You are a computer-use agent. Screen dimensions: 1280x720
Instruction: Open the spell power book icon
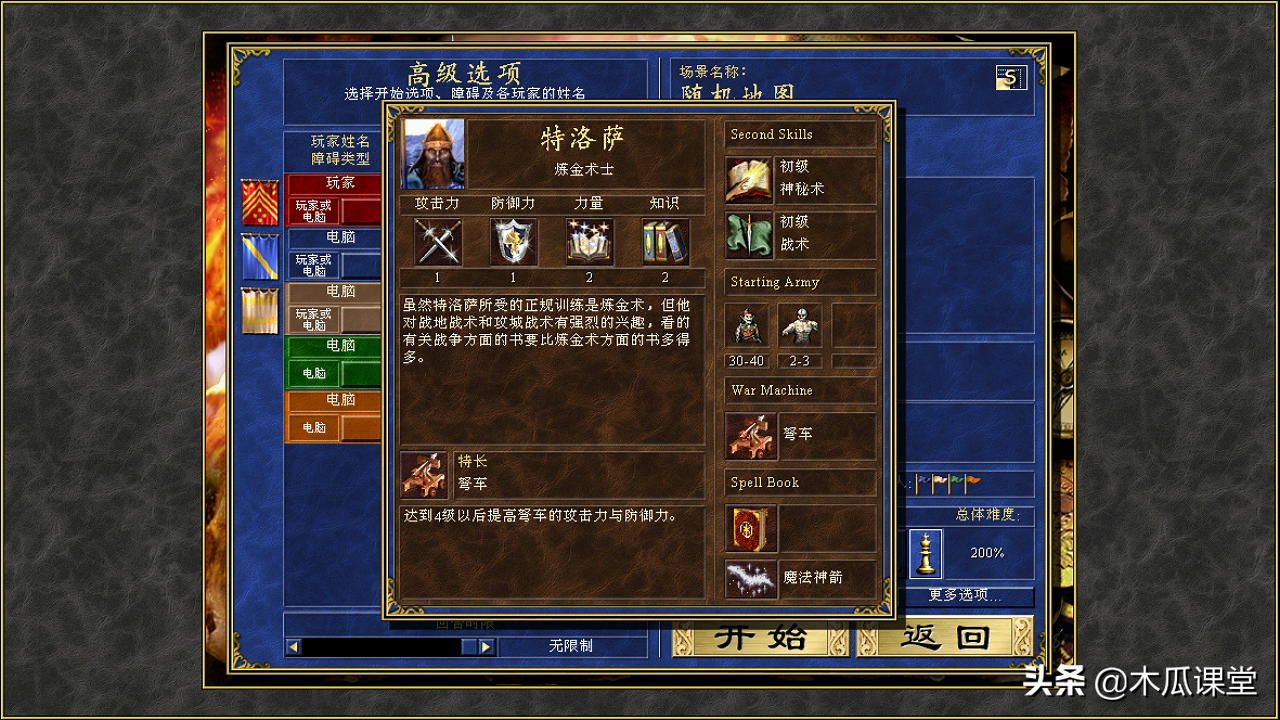click(x=589, y=241)
